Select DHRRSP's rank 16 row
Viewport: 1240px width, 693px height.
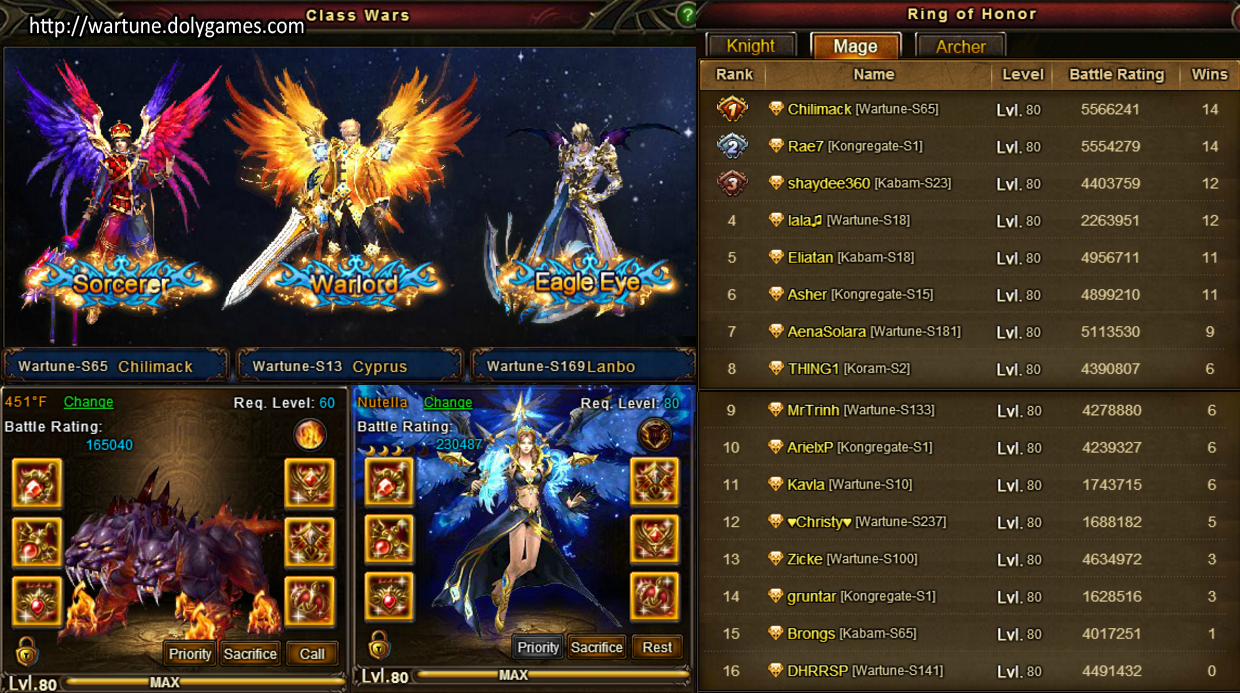[x=968, y=670]
